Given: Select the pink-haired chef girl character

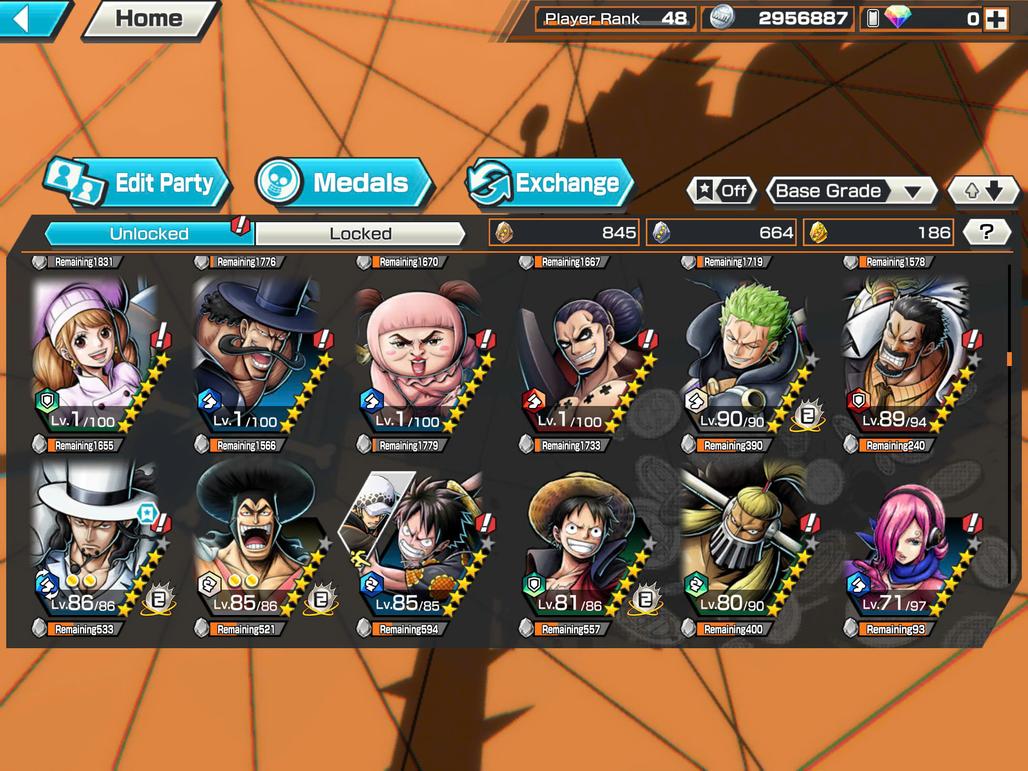Looking at the screenshot, I should pyautogui.click(x=95, y=355).
